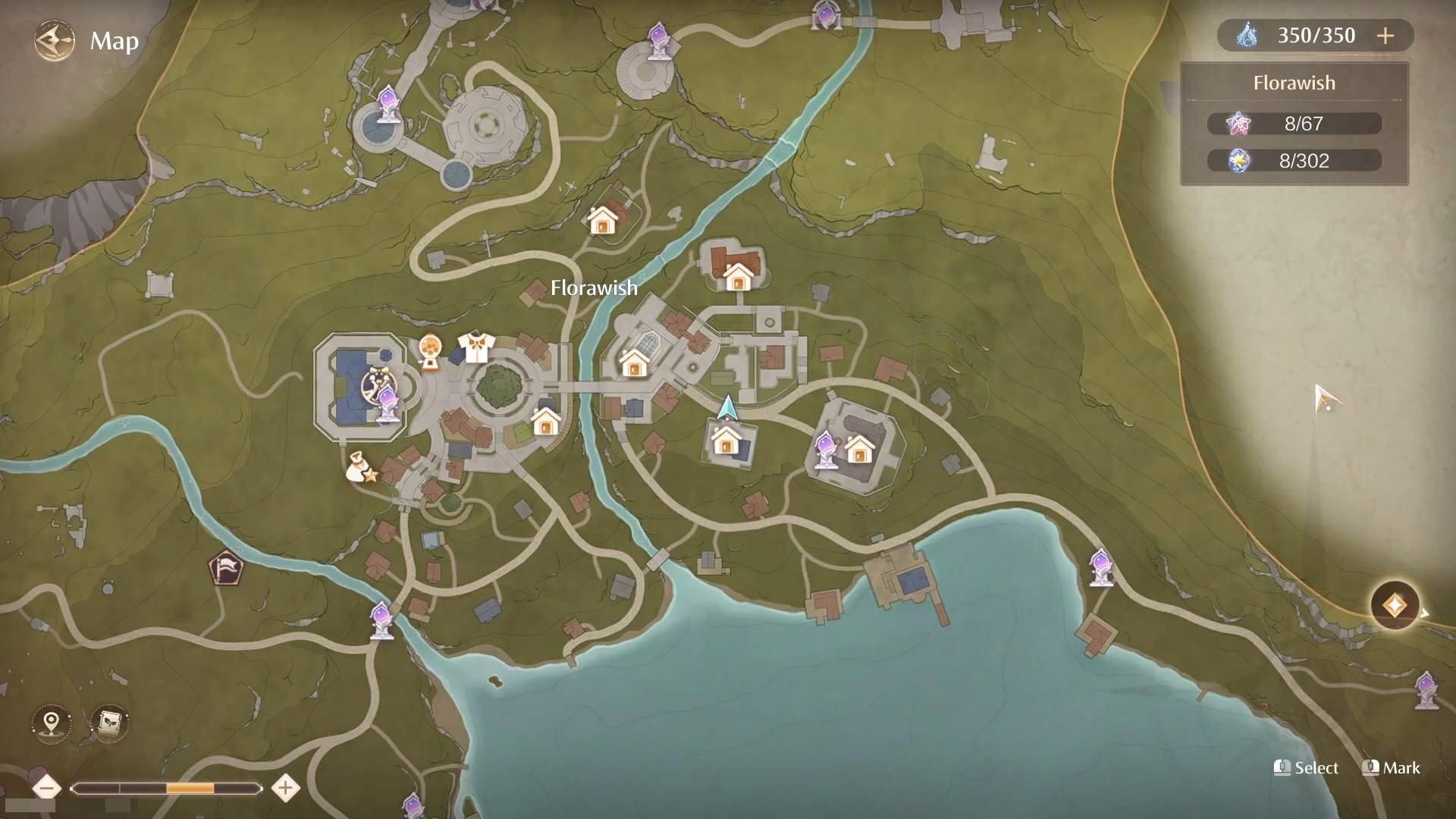Image resolution: width=1456 pixels, height=819 pixels.
Task: Open the gachapon machine icon in Florawish
Action: pyautogui.click(x=429, y=350)
